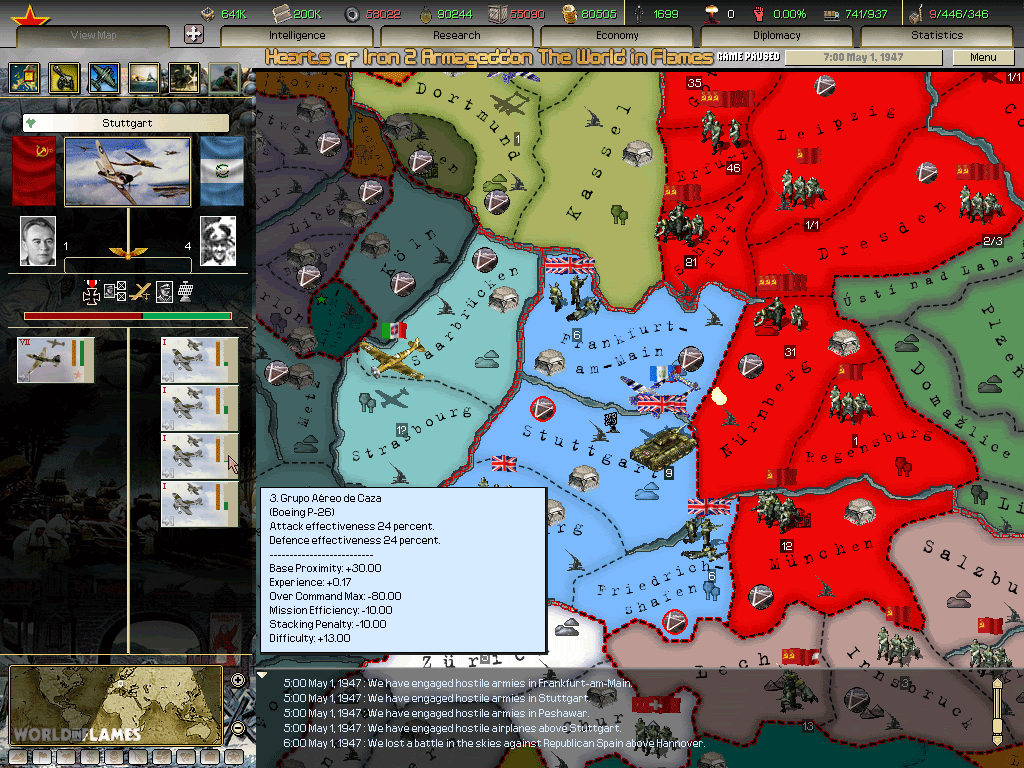Click the world minimap
The image size is (1024, 768).
pyautogui.click(x=115, y=705)
